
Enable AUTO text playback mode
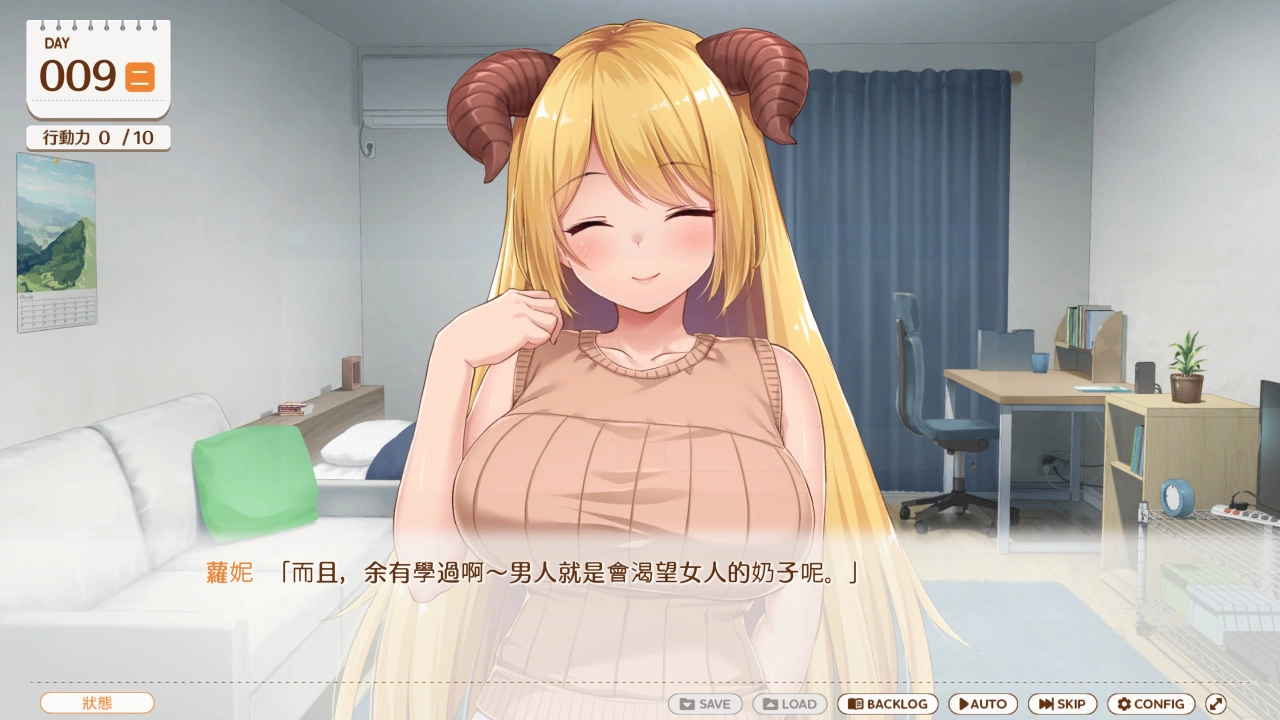[983, 704]
